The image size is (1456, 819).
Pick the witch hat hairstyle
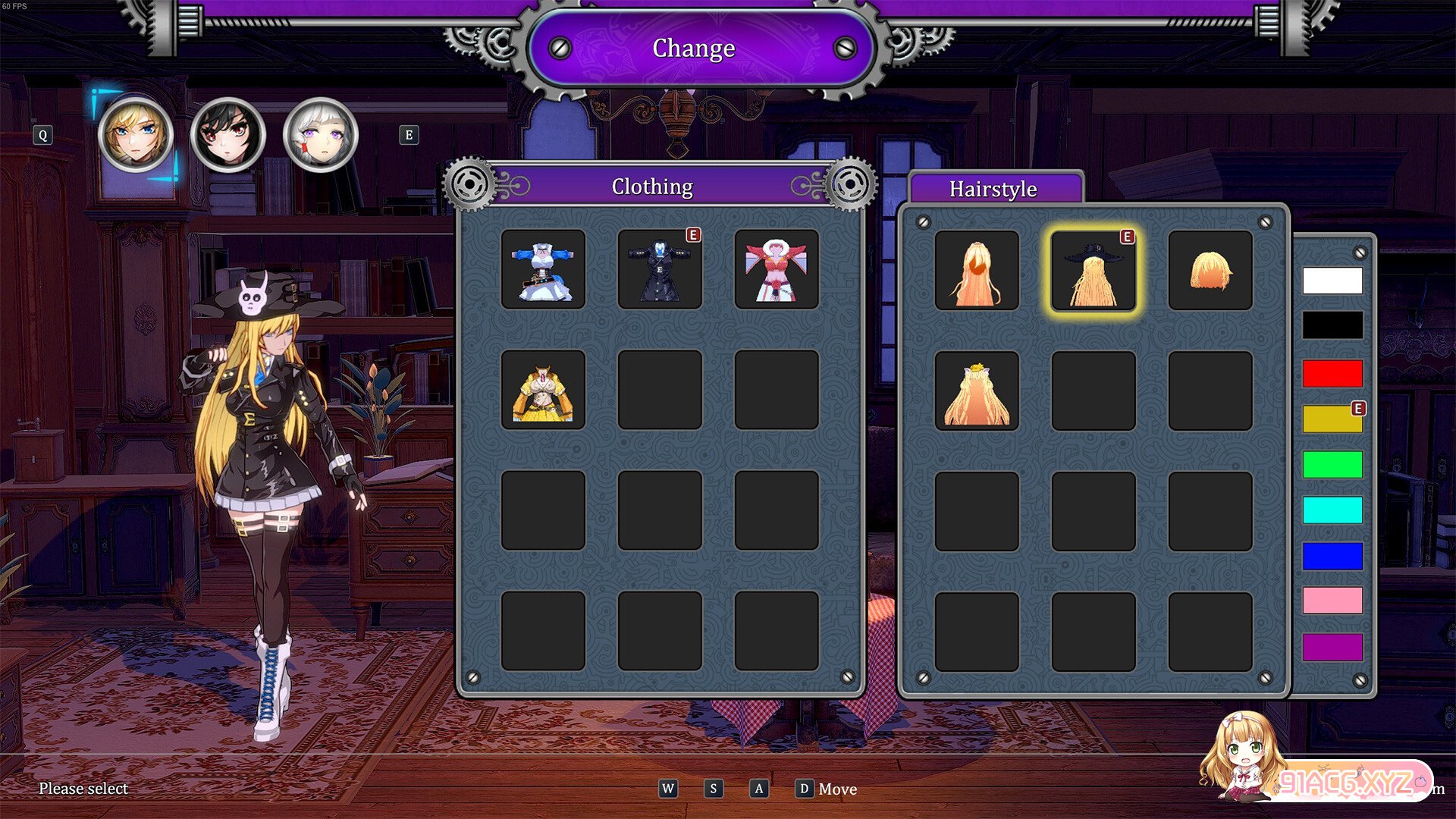tap(1094, 271)
